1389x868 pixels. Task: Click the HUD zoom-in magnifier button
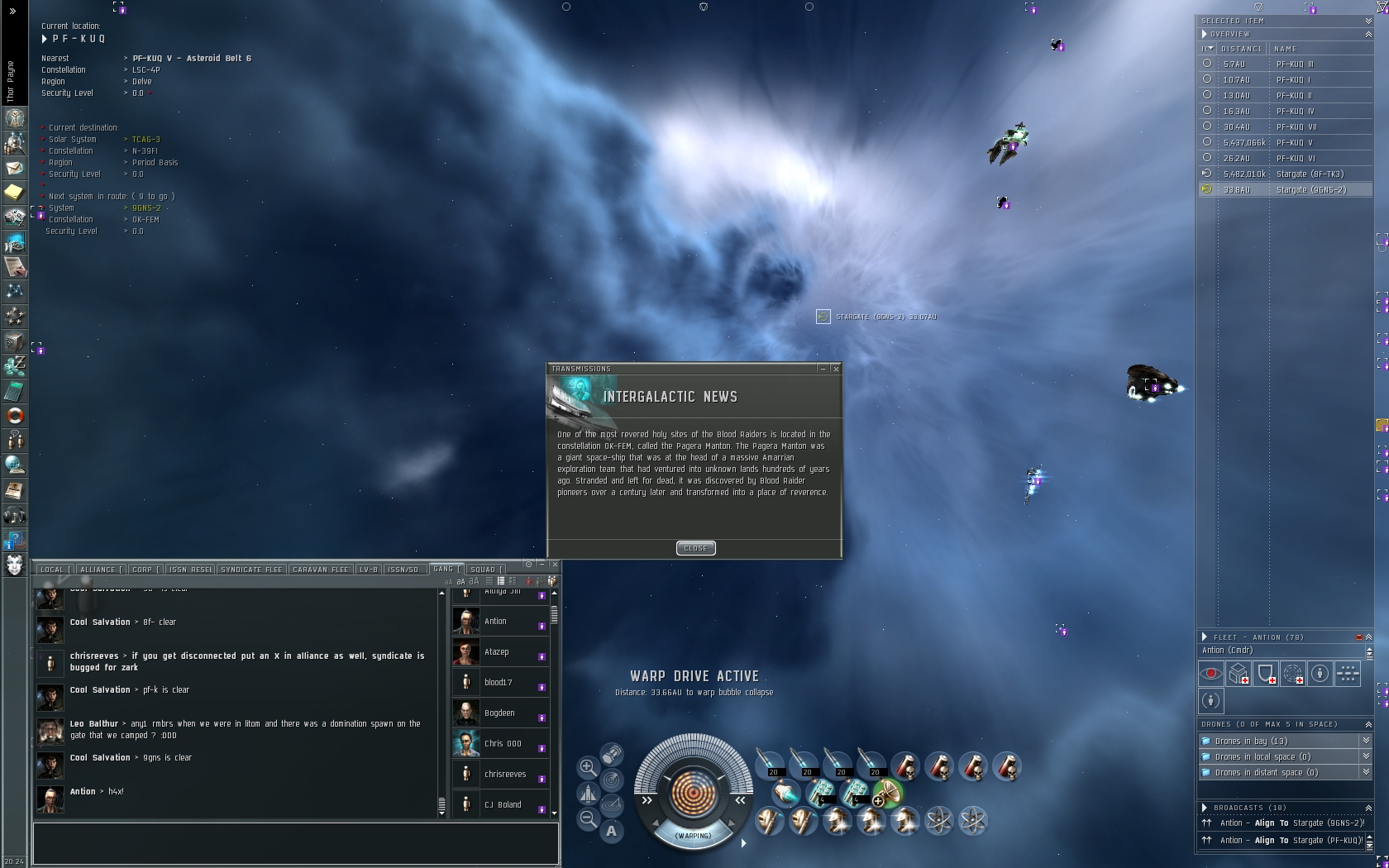pyautogui.click(x=588, y=767)
